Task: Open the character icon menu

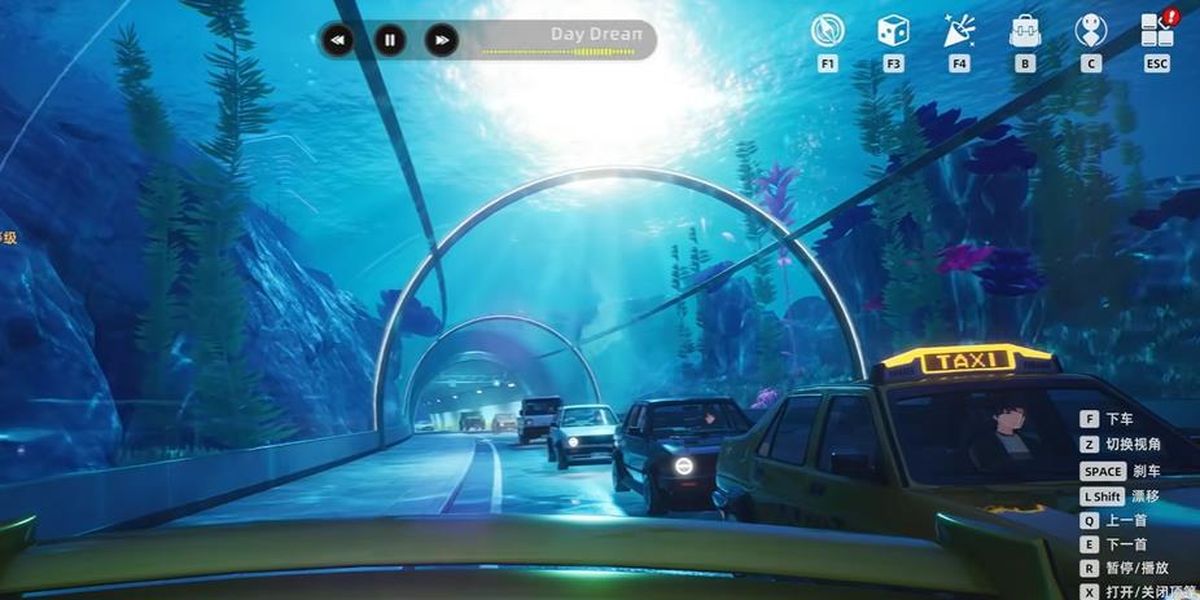Action: 1090,31
